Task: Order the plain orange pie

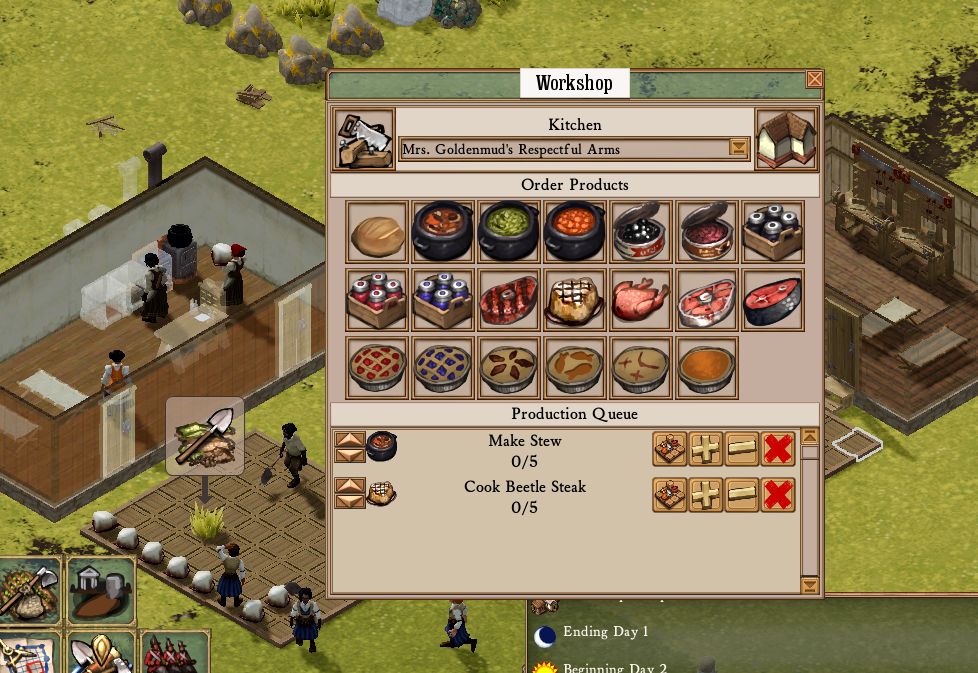Action: coord(706,368)
